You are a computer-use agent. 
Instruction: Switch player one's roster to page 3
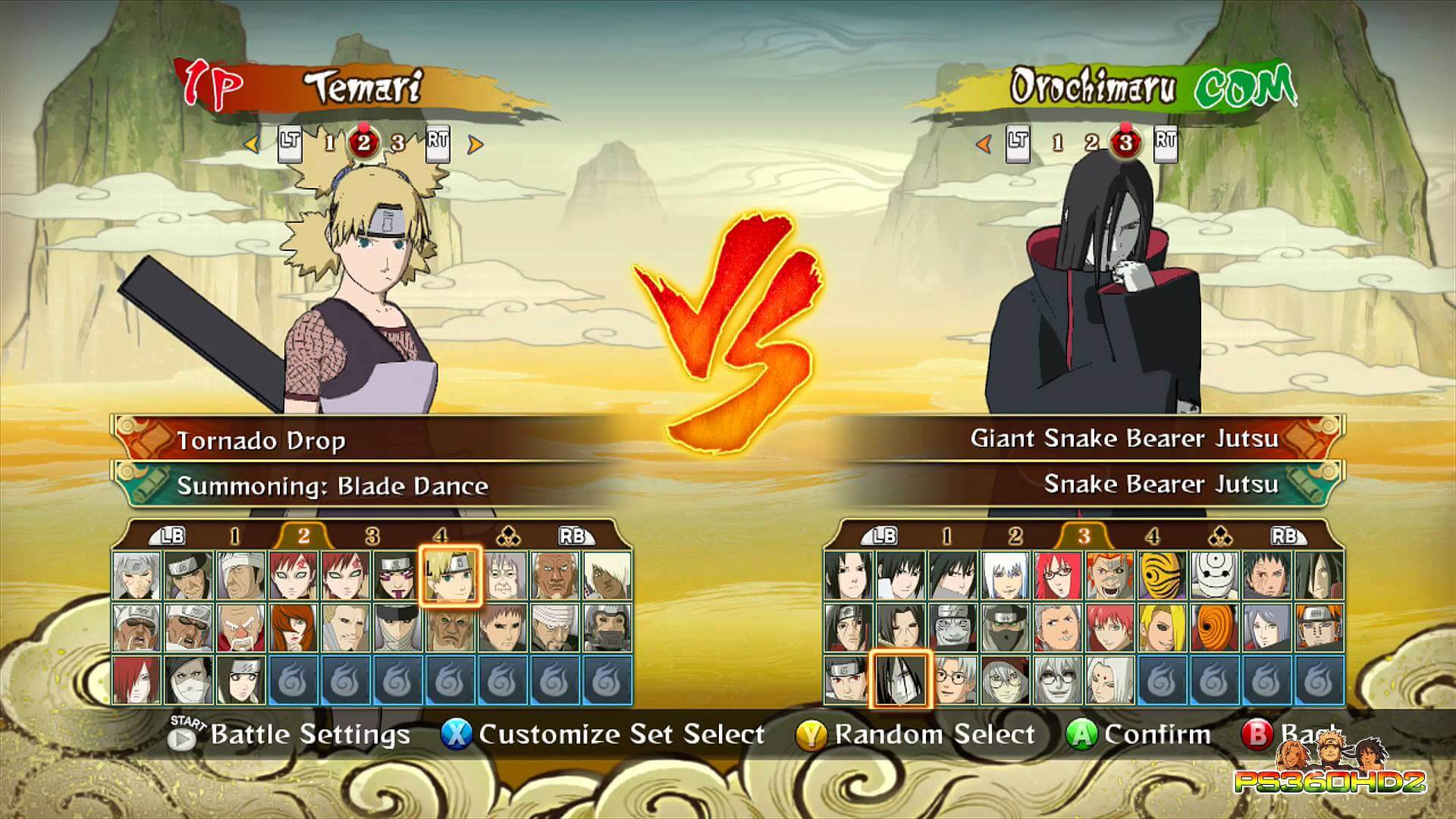coord(372,537)
